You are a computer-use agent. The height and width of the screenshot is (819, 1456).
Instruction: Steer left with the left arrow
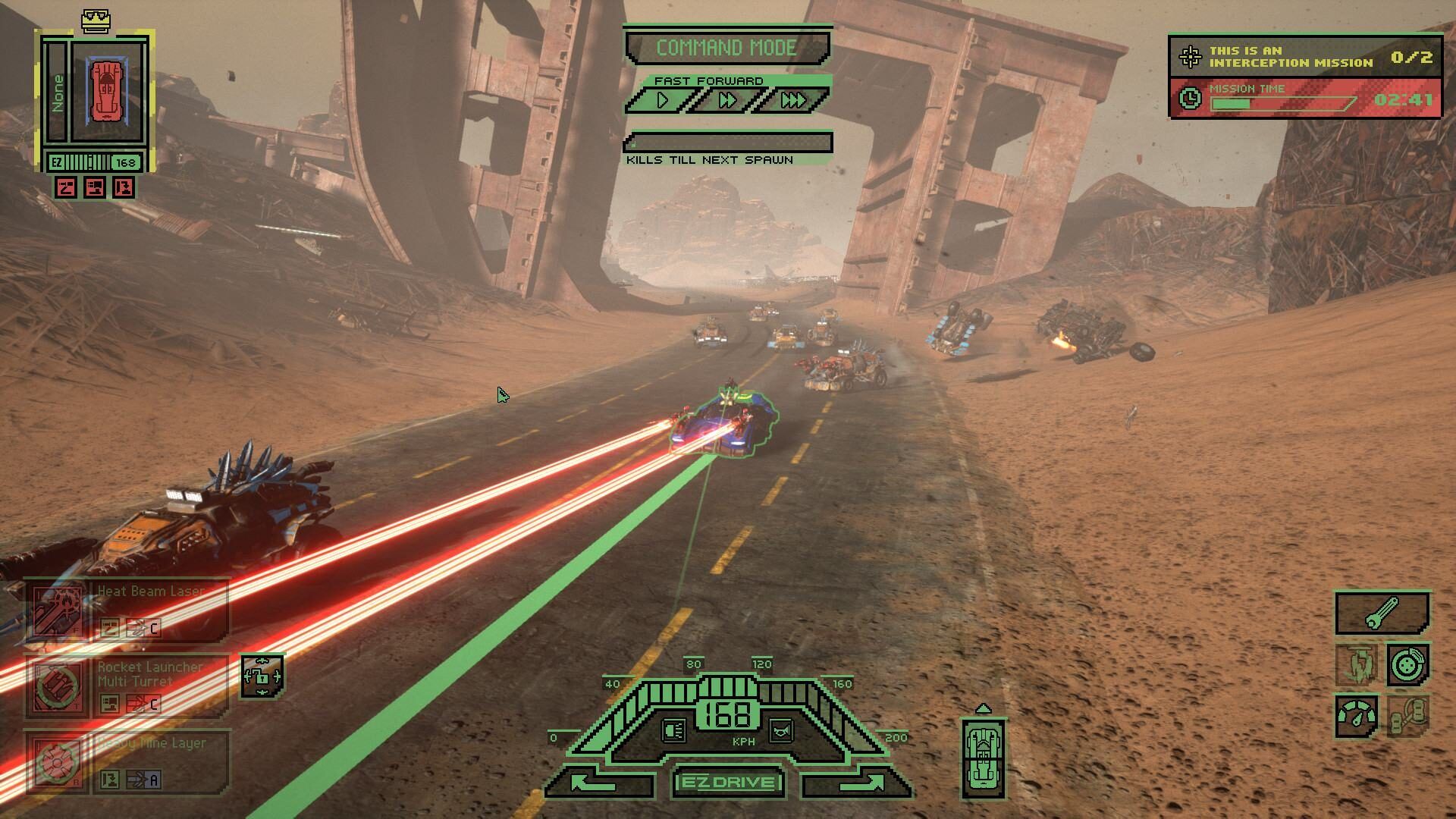pos(599,783)
